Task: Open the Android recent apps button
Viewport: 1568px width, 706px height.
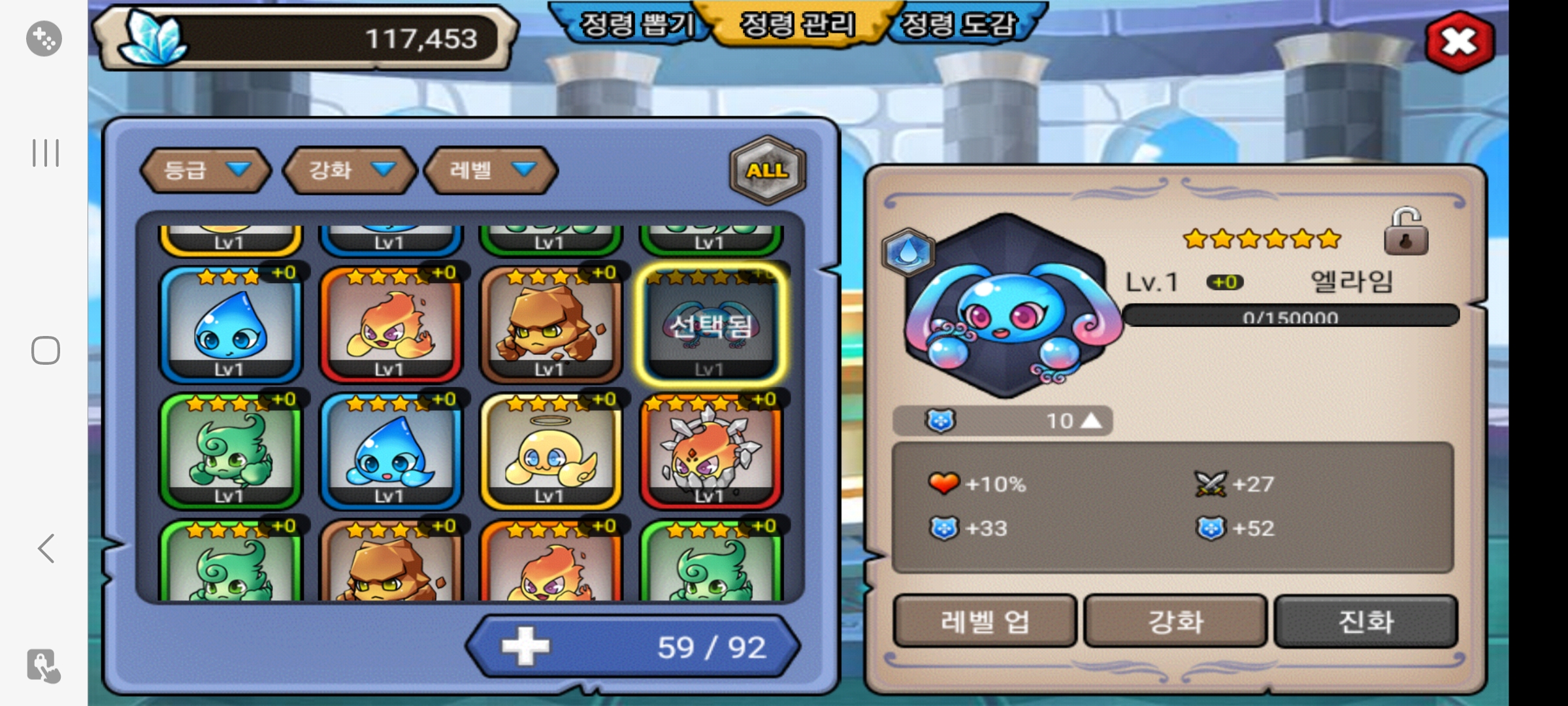Action: 46,153
